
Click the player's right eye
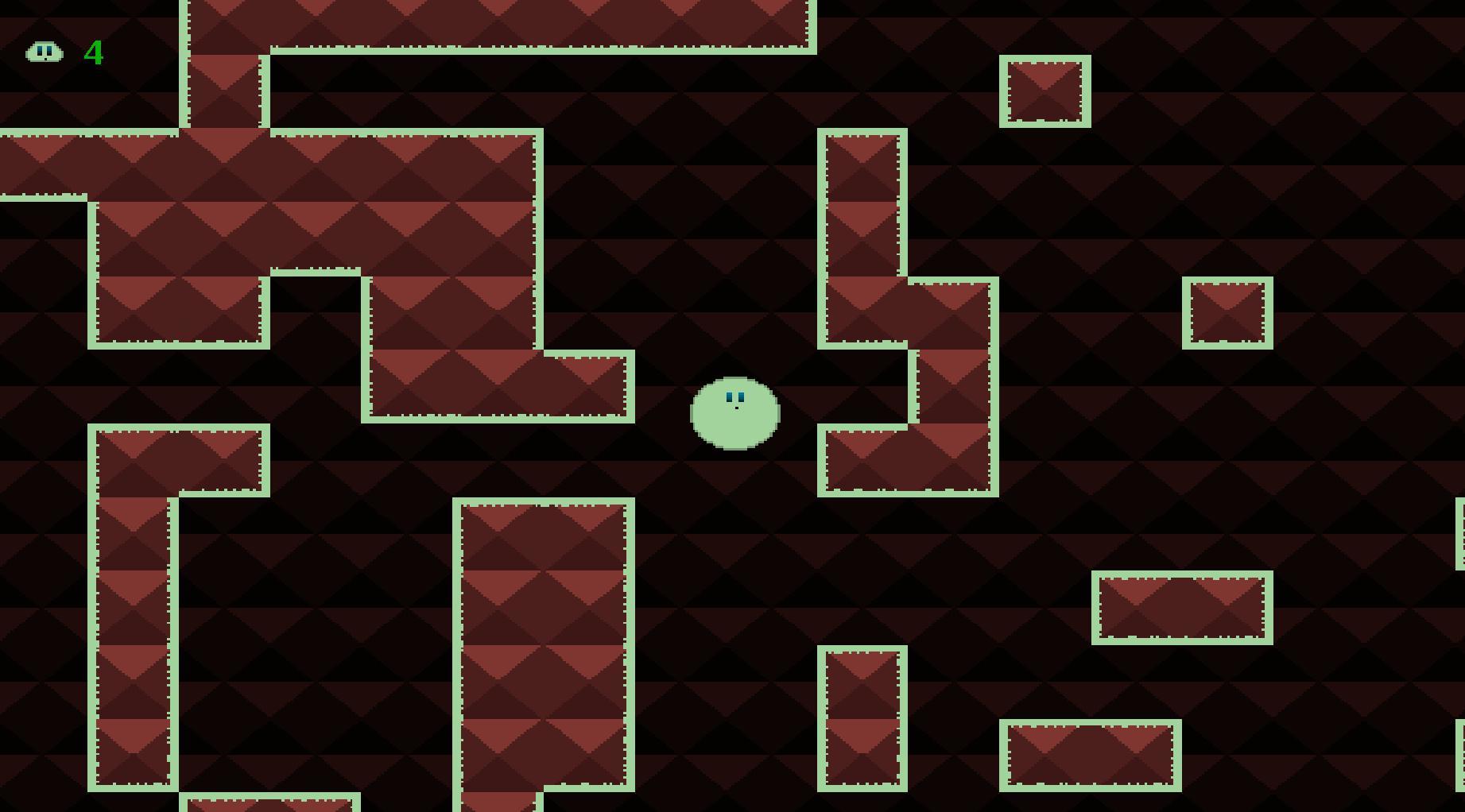[741, 395]
